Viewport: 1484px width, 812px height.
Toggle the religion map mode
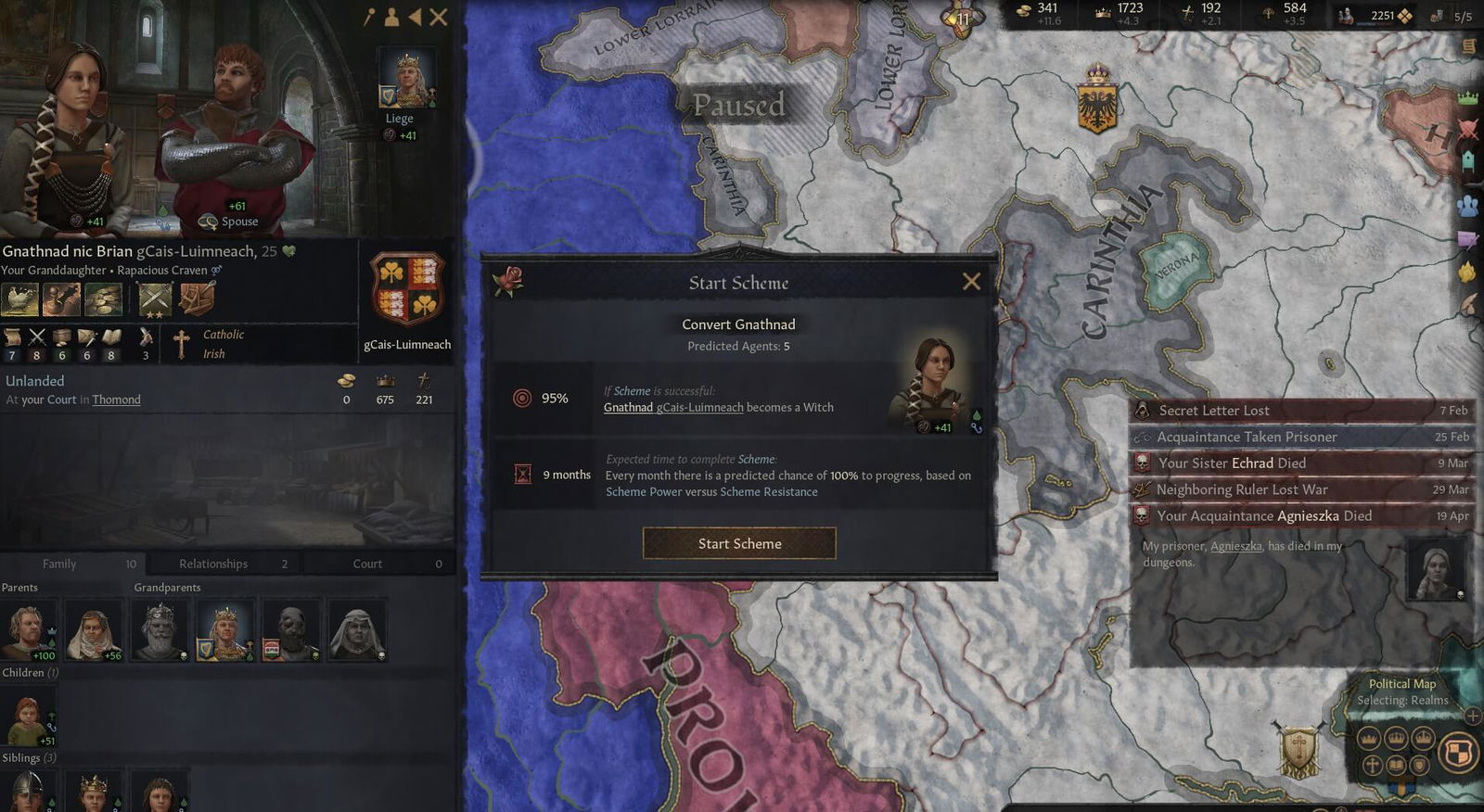pyautogui.click(x=1373, y=766)
